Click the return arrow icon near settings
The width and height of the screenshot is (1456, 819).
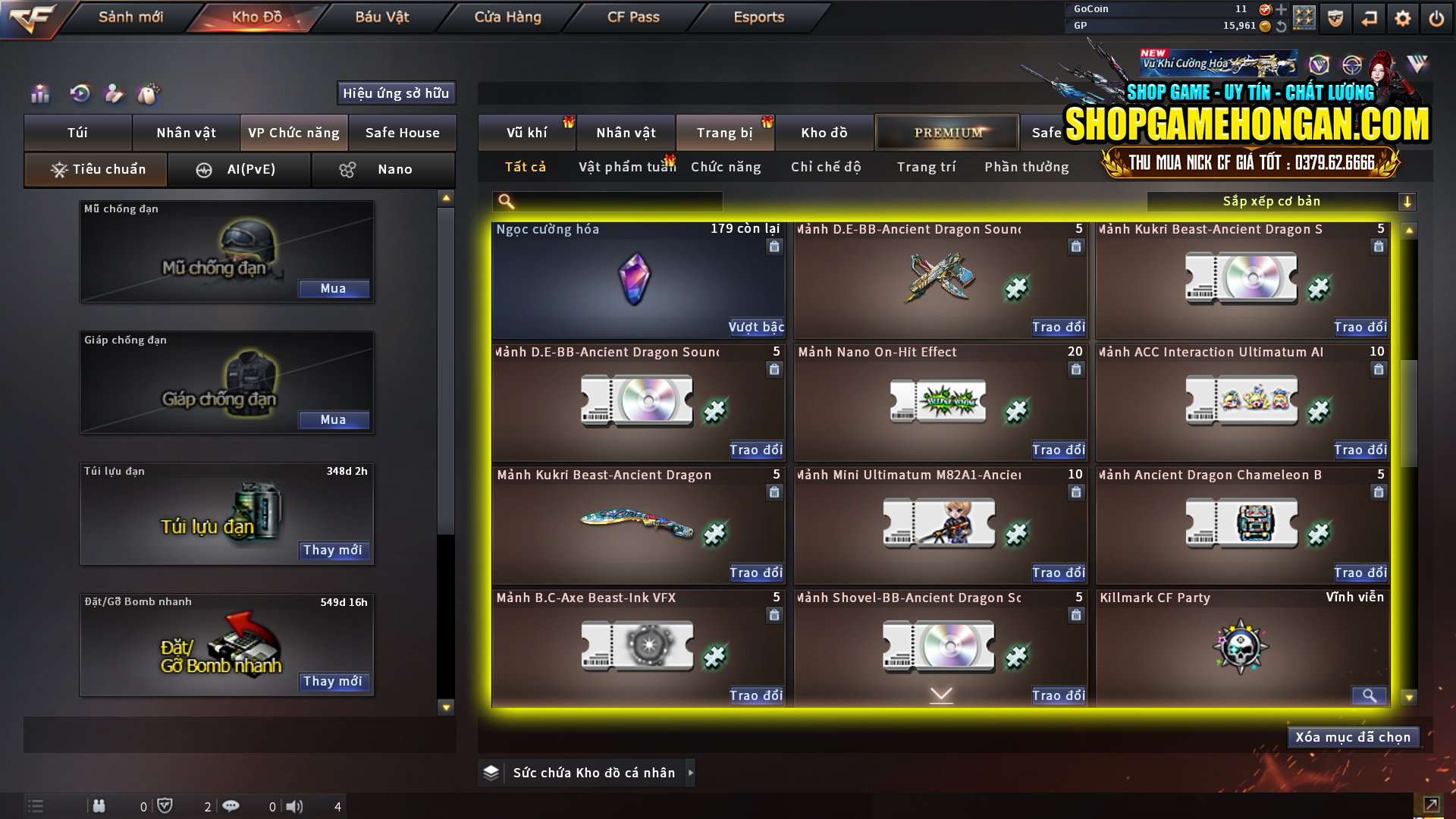(1370, 18)
